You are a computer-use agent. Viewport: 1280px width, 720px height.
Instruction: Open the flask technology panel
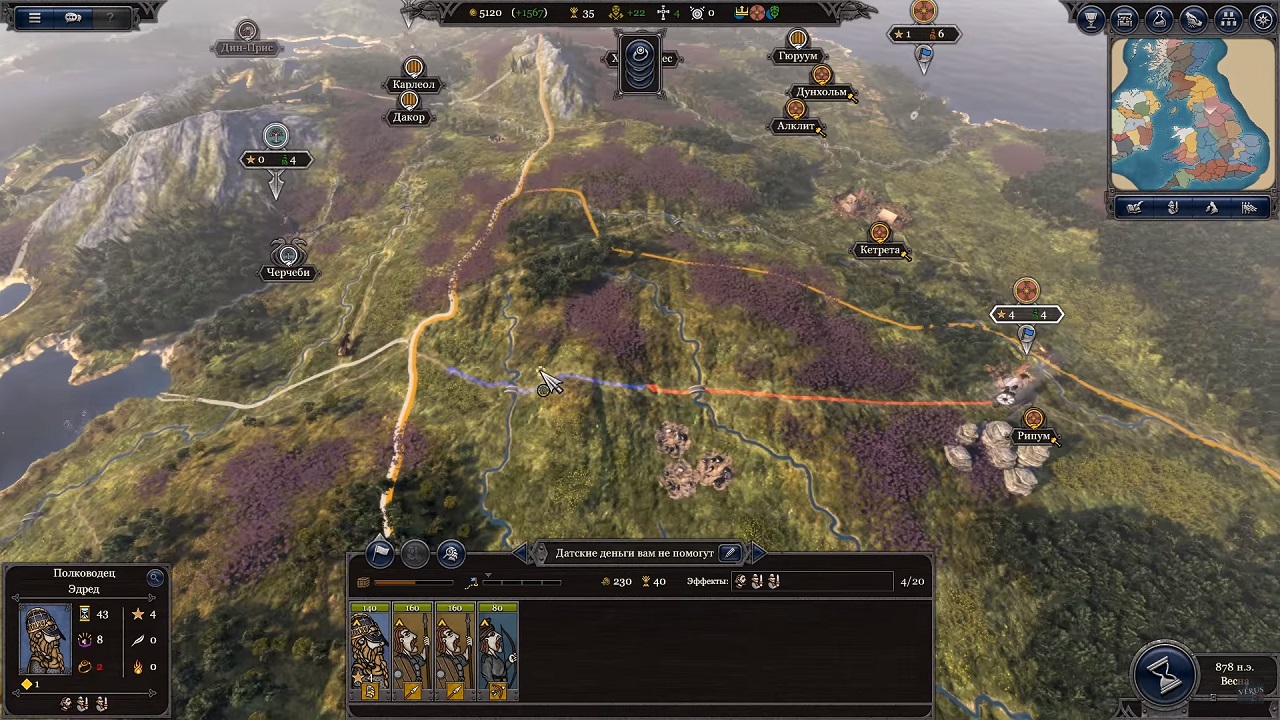(x=1159, y=19)
